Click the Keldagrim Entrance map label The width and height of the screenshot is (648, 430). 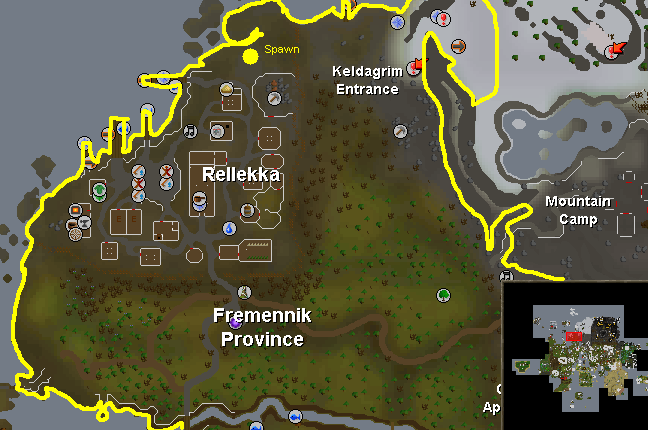[365, 79]
